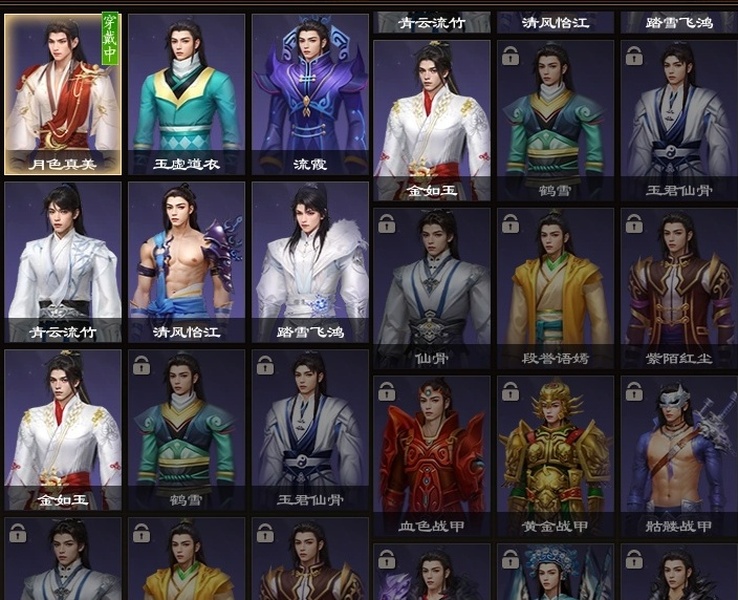This screenshot has height=600, width=738.
Task: Select the red 血色战甲 armor outfit
Action: click(432, 456)
